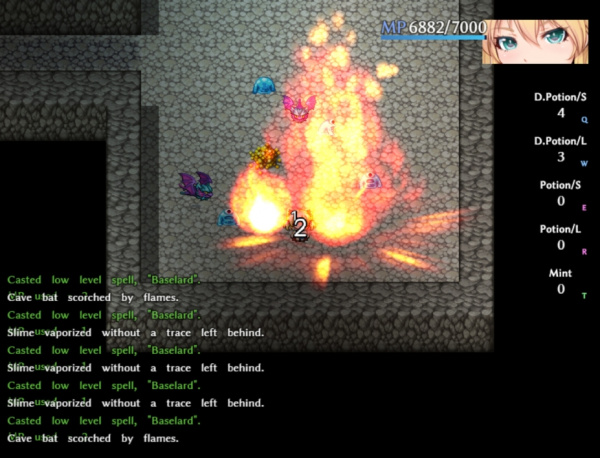Viewport: 600px width, 458px height.
Task: Select the D.Potion/L item slot
Action: (561, 149)
